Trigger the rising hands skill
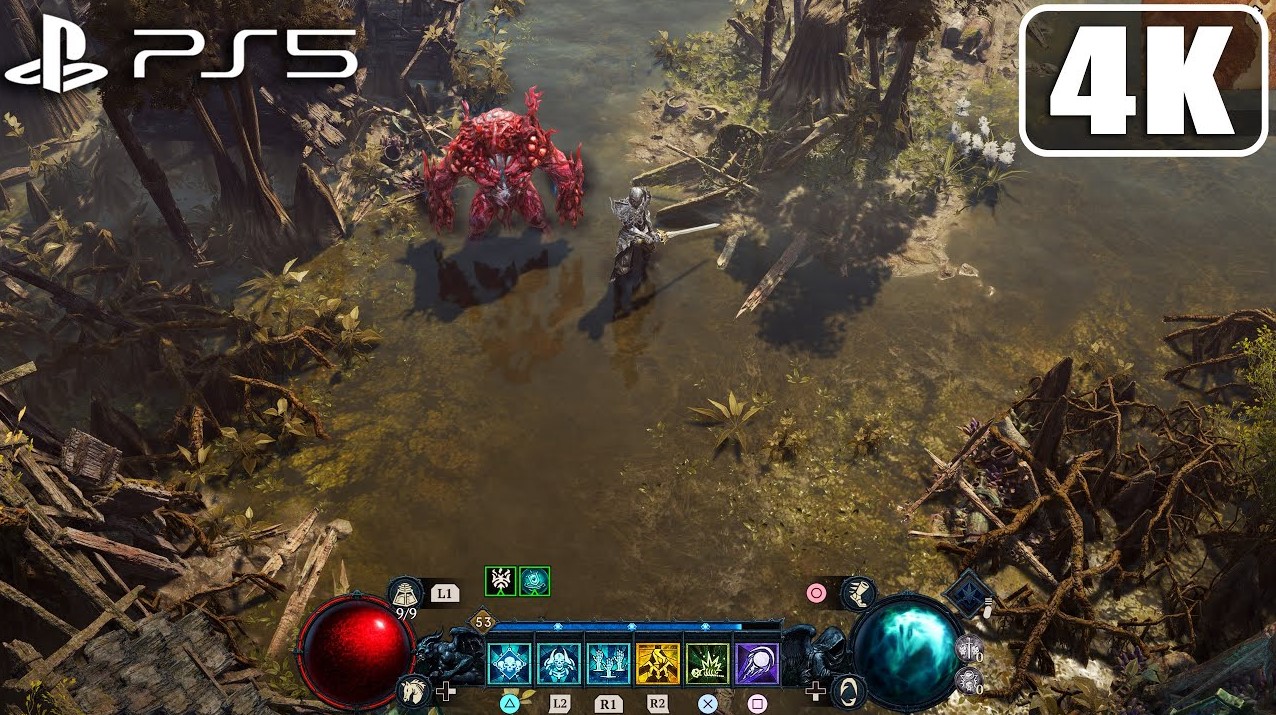 608,664
